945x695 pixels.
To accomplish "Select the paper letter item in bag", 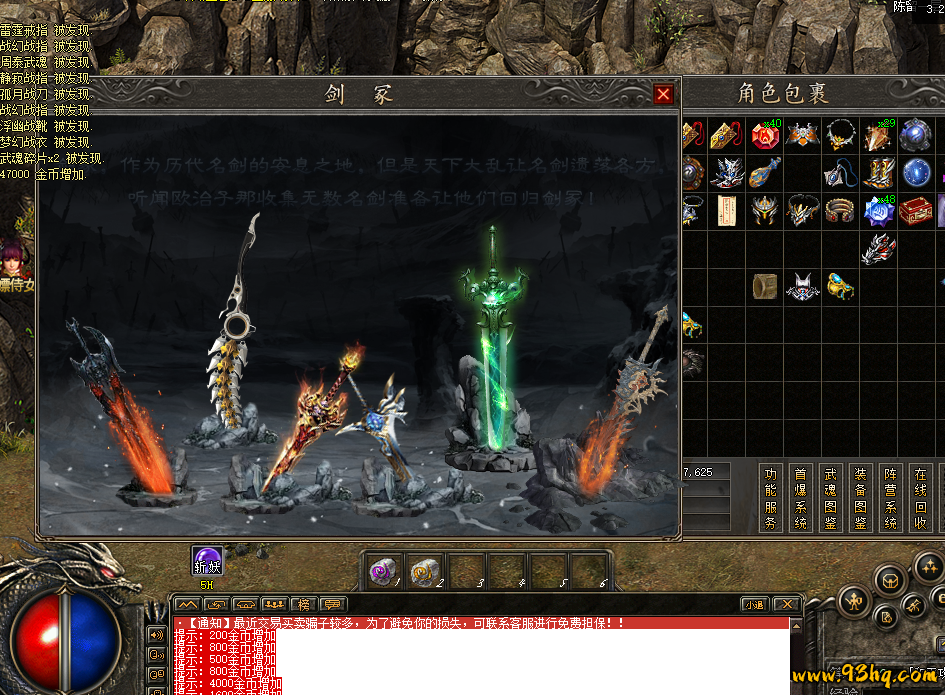I will (727, 210).
